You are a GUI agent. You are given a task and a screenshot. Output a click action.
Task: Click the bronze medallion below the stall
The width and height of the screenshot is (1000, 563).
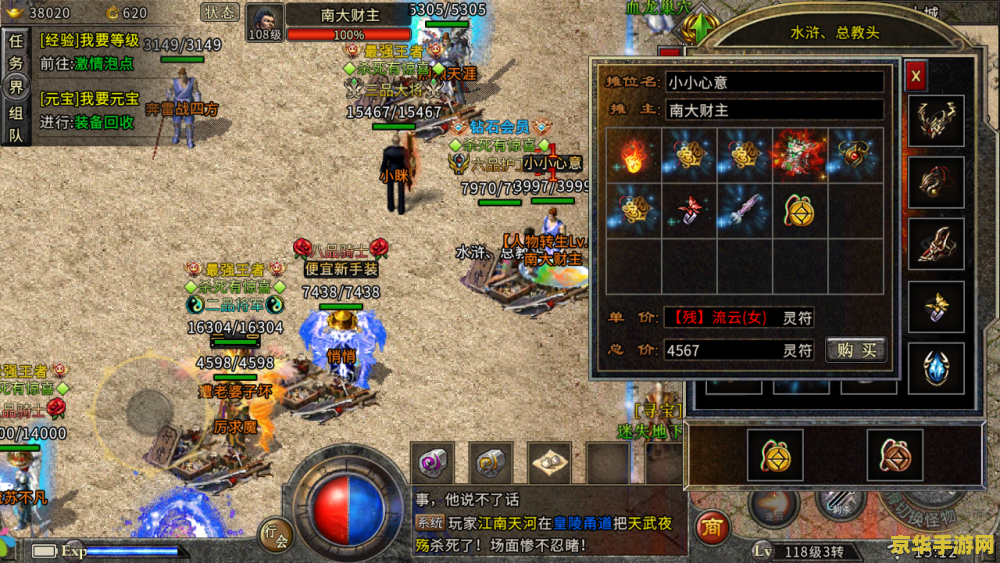(895, 455)
